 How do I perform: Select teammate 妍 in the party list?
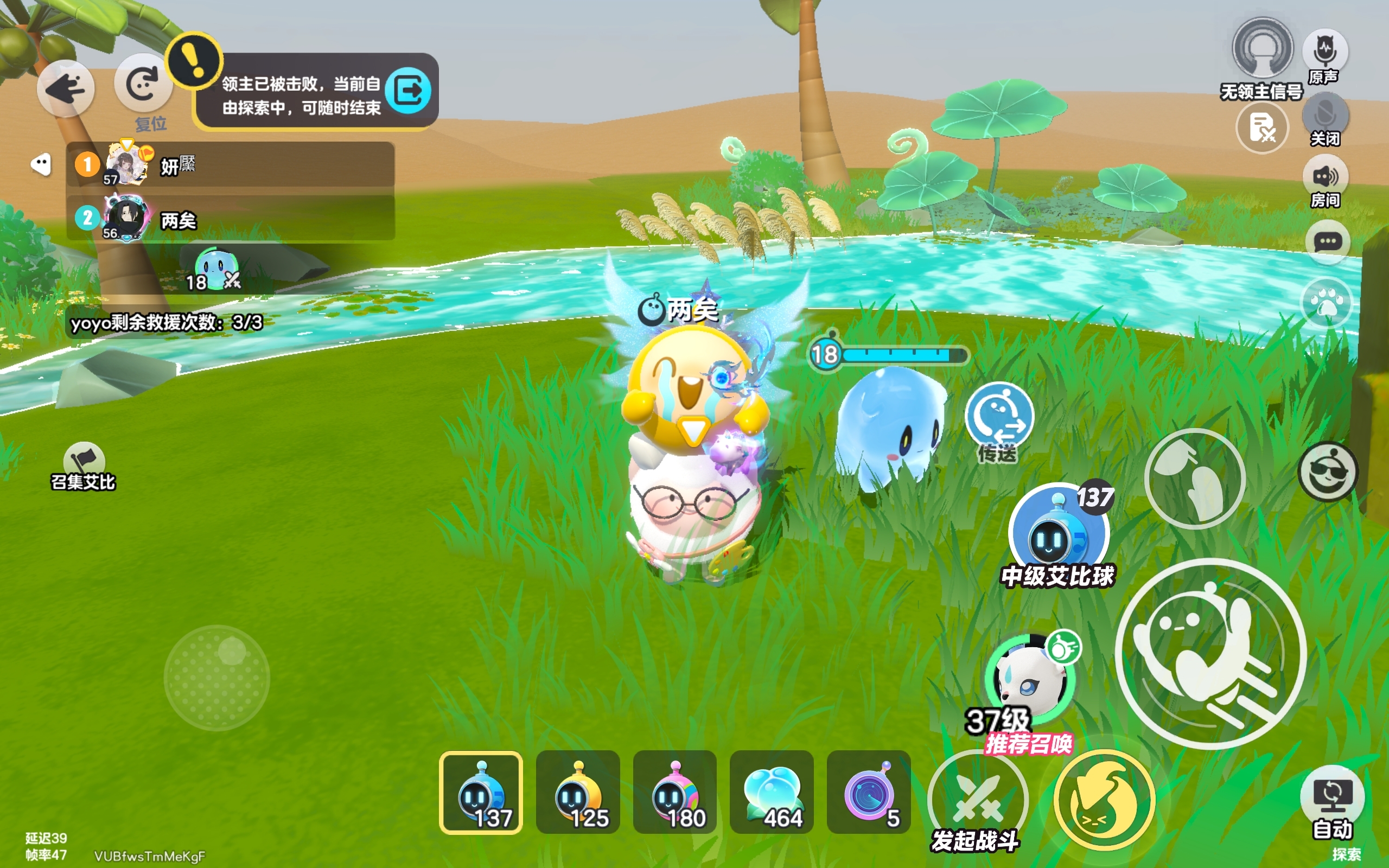click(x=230, y=165)
